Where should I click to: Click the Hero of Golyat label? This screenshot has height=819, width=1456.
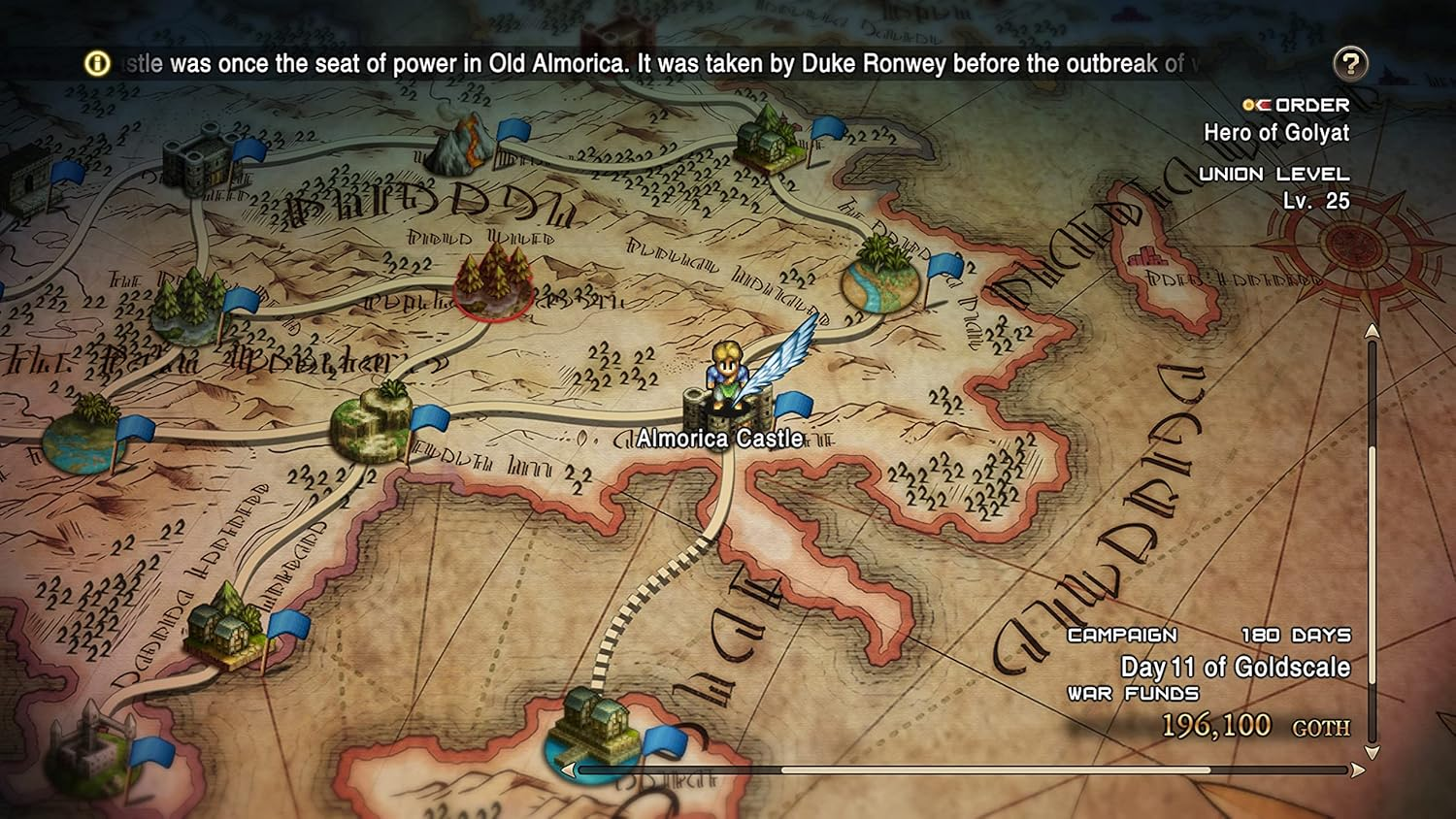tap(1276, 134)
